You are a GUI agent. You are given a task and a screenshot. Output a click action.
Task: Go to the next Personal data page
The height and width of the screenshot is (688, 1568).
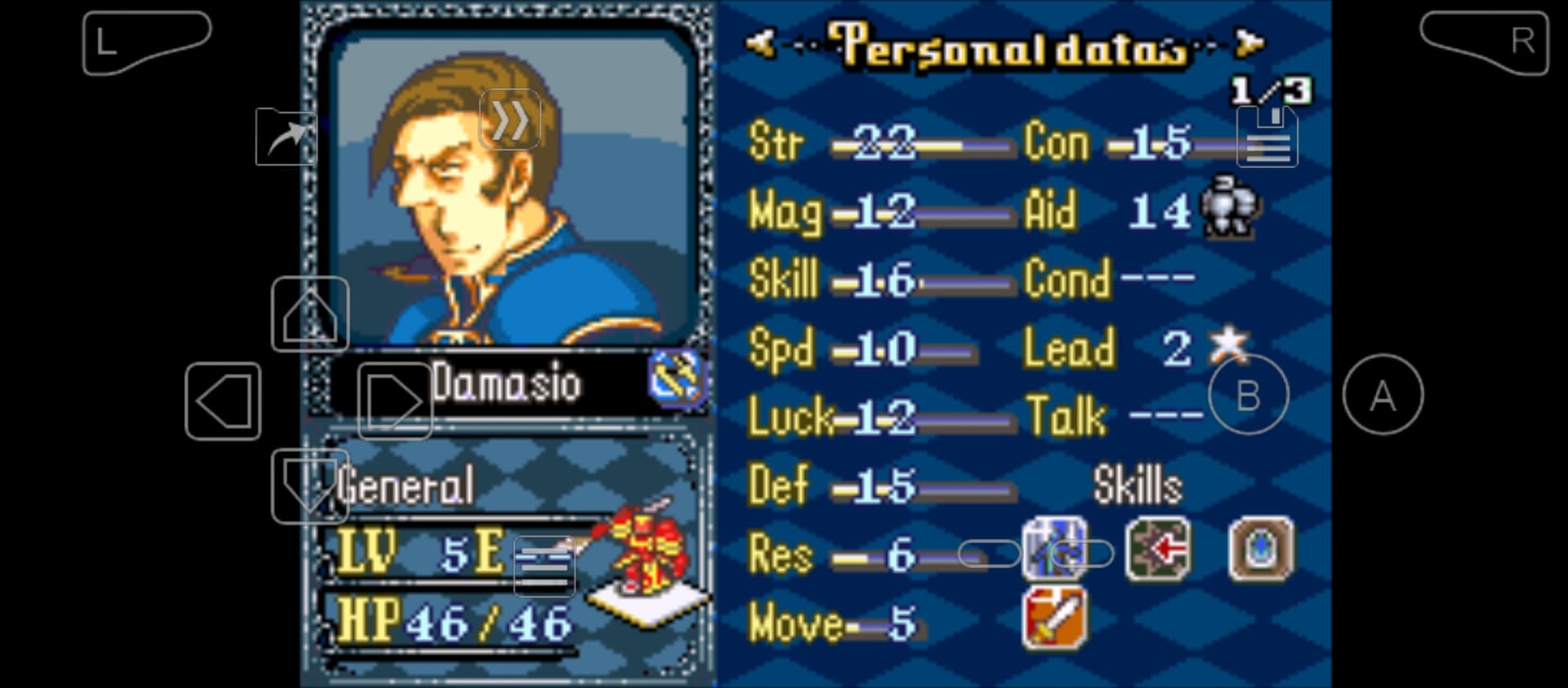[x=1249, y=42]
